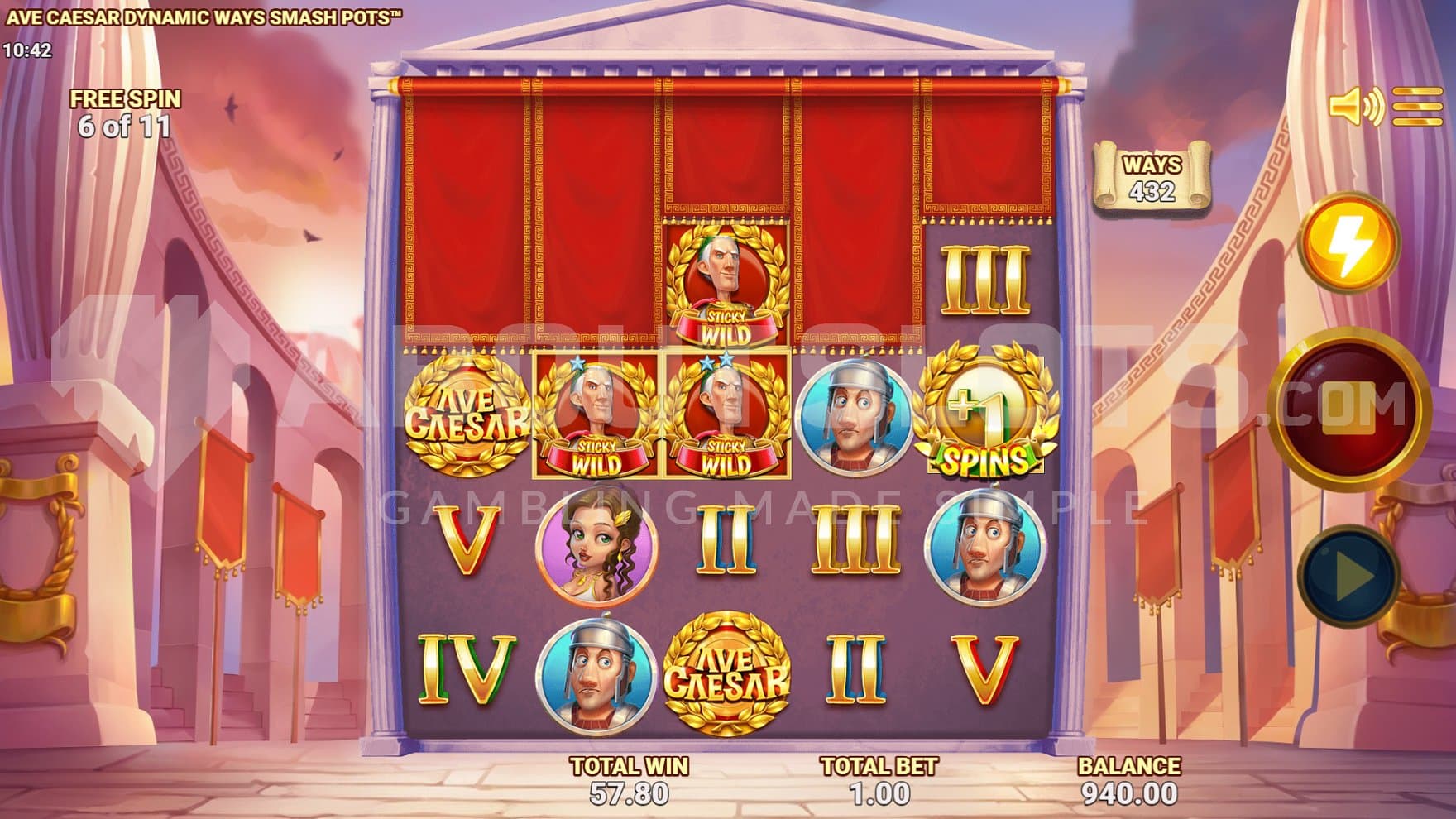Toggle the sound speaker icon
Image resolution: width=1456 pixels, height=819 pixels.
(1355, 107)
